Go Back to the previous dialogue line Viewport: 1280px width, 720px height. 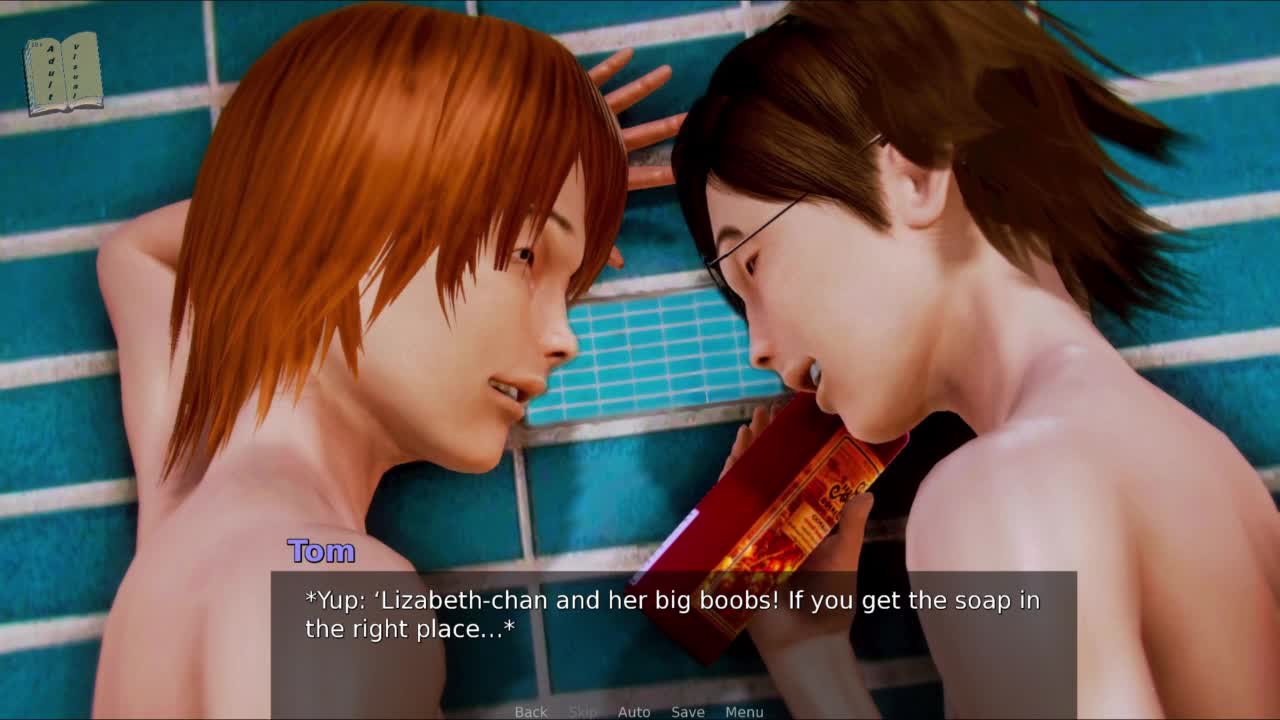point(531,712)
